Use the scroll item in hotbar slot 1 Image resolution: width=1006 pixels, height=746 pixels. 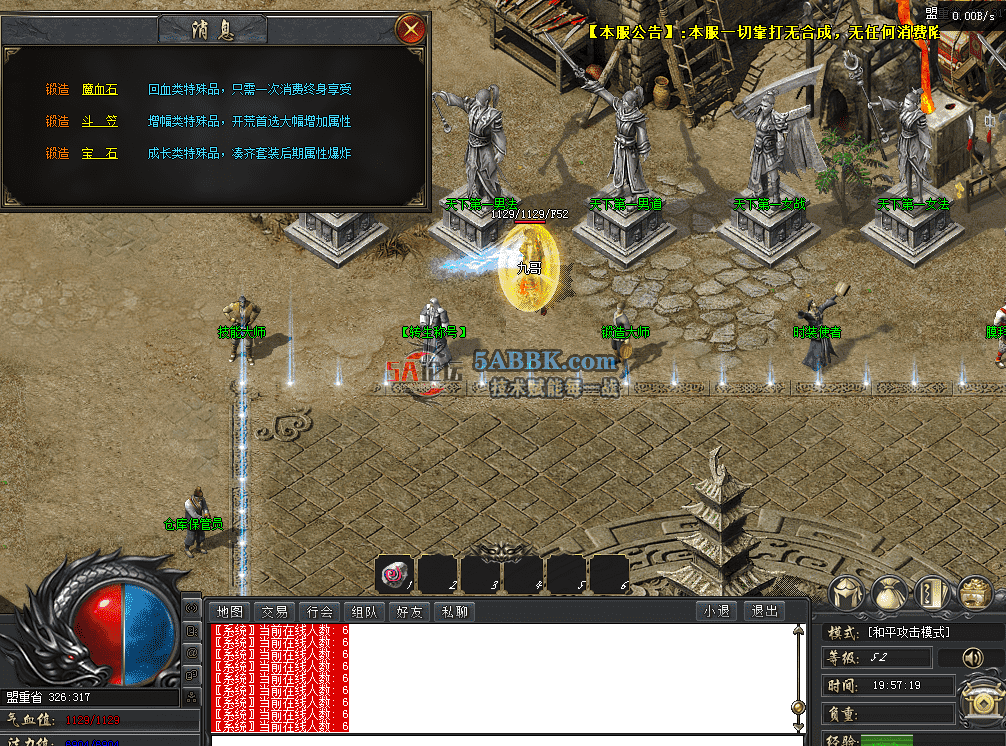[x=394, y=574]
